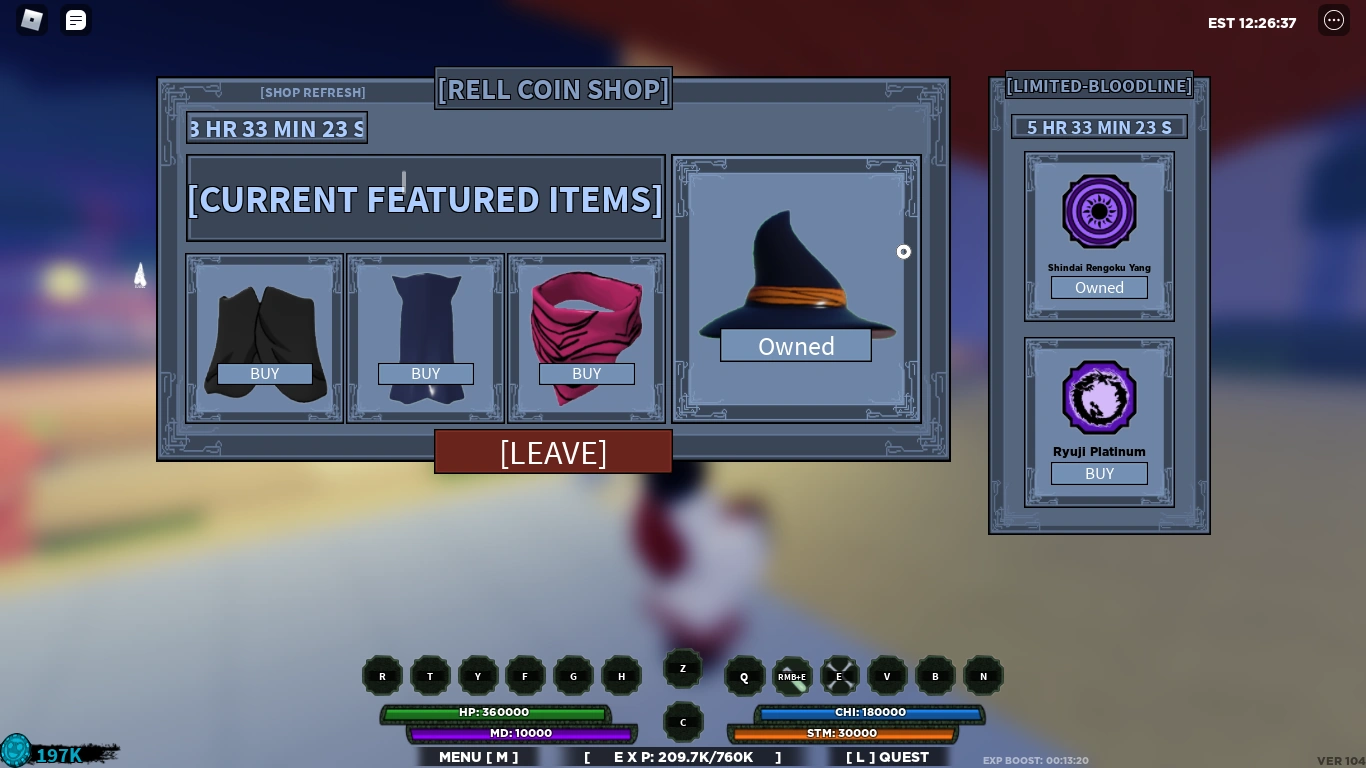Buy the black vest featured item

(264, 373)
